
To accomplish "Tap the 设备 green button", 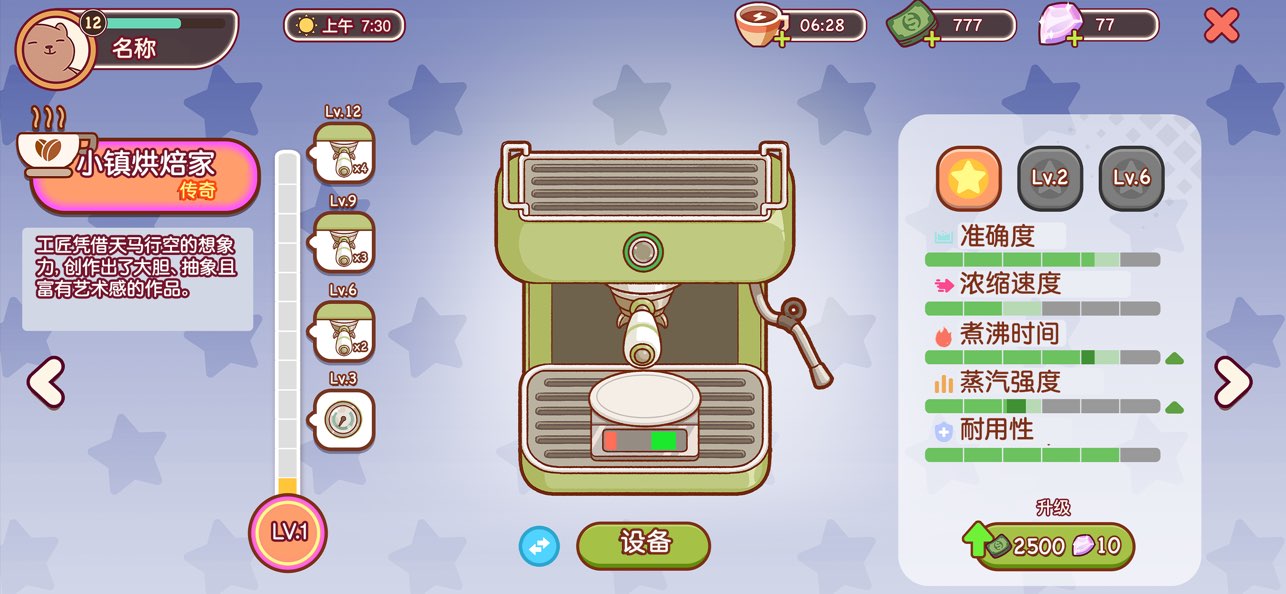I will (643, 544).
